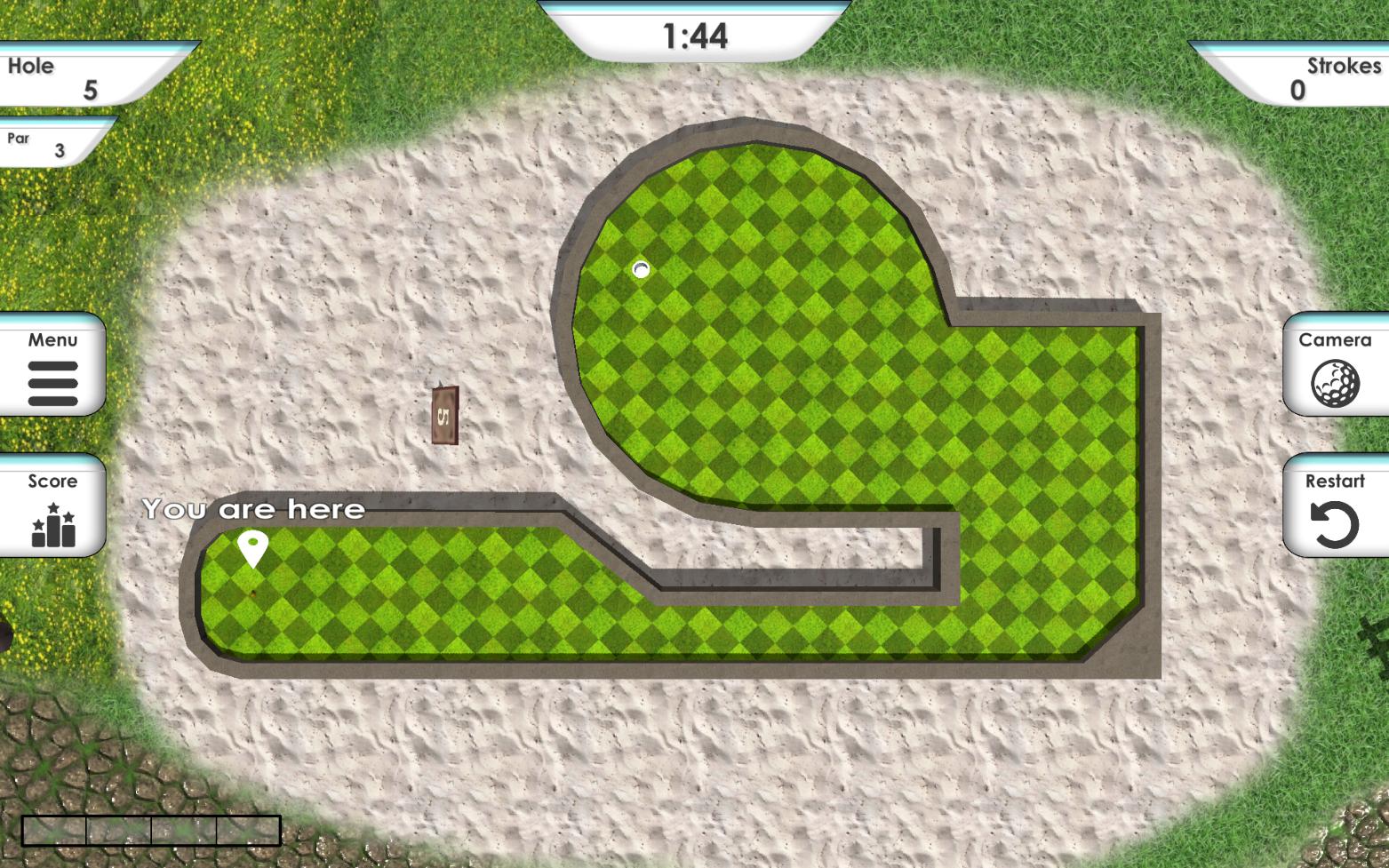Click the white golf ball on the green
Screen dimensions: 1389x868
pos(640,271)
